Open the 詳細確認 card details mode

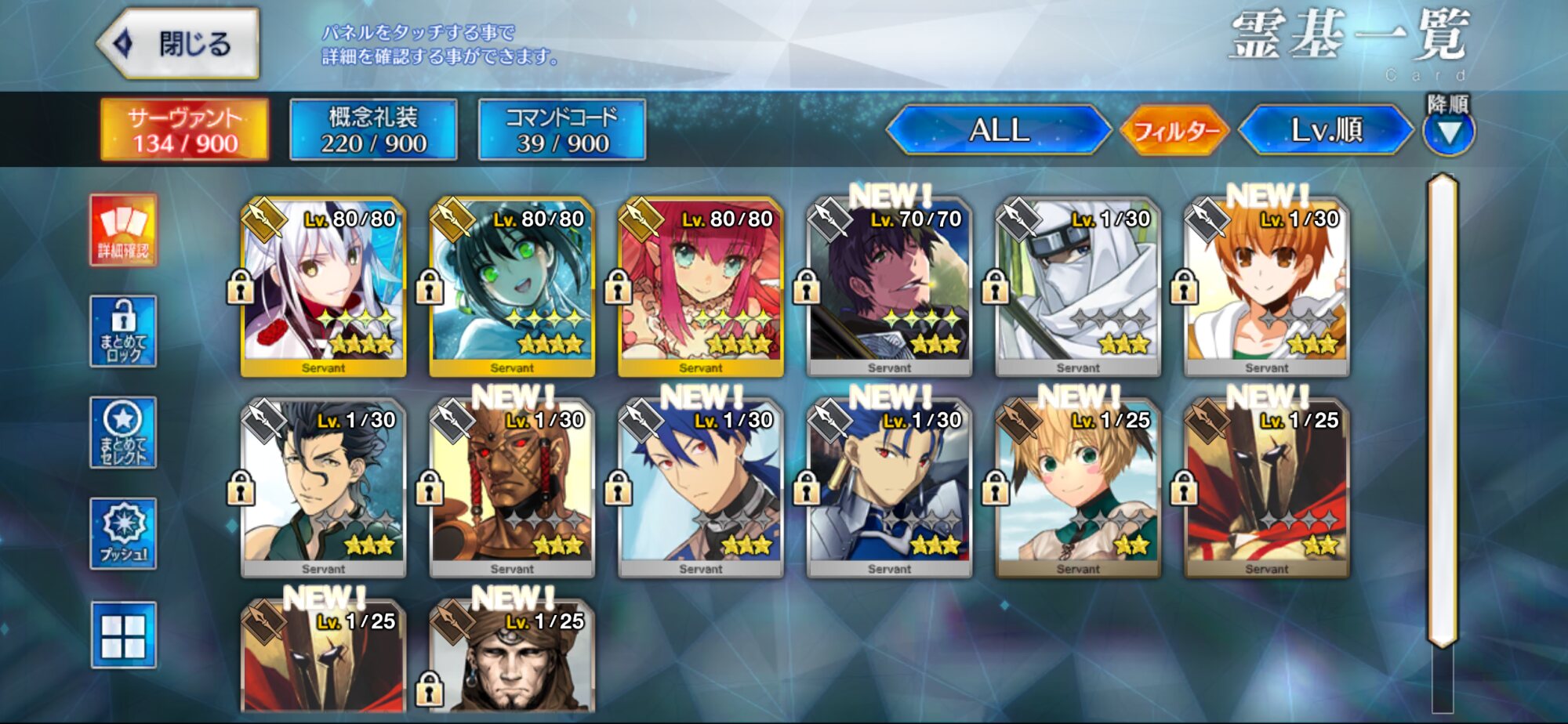tap(123, 230)
